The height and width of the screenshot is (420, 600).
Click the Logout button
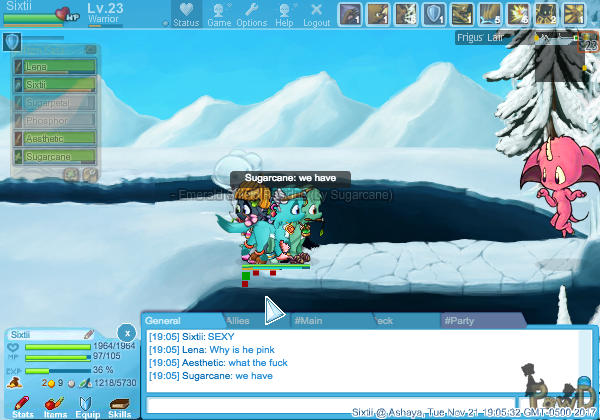316,15
